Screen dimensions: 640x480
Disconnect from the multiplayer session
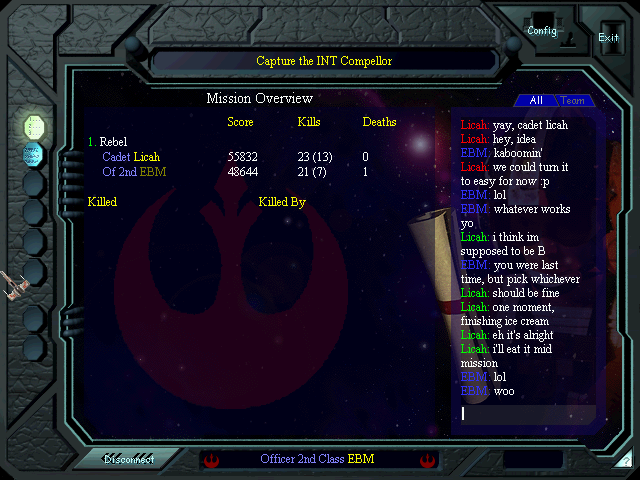click(x=130, y=460)
